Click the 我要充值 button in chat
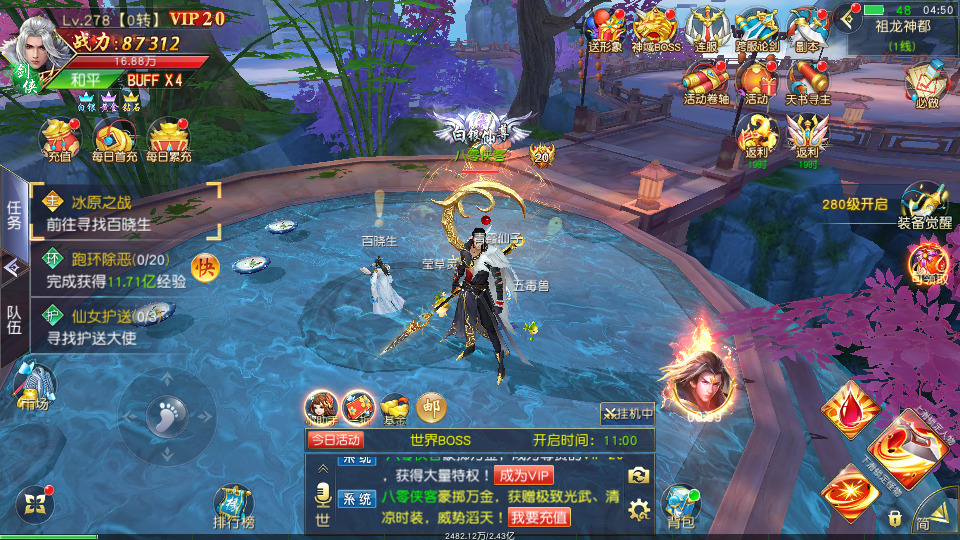 click(x=539, y=517)
